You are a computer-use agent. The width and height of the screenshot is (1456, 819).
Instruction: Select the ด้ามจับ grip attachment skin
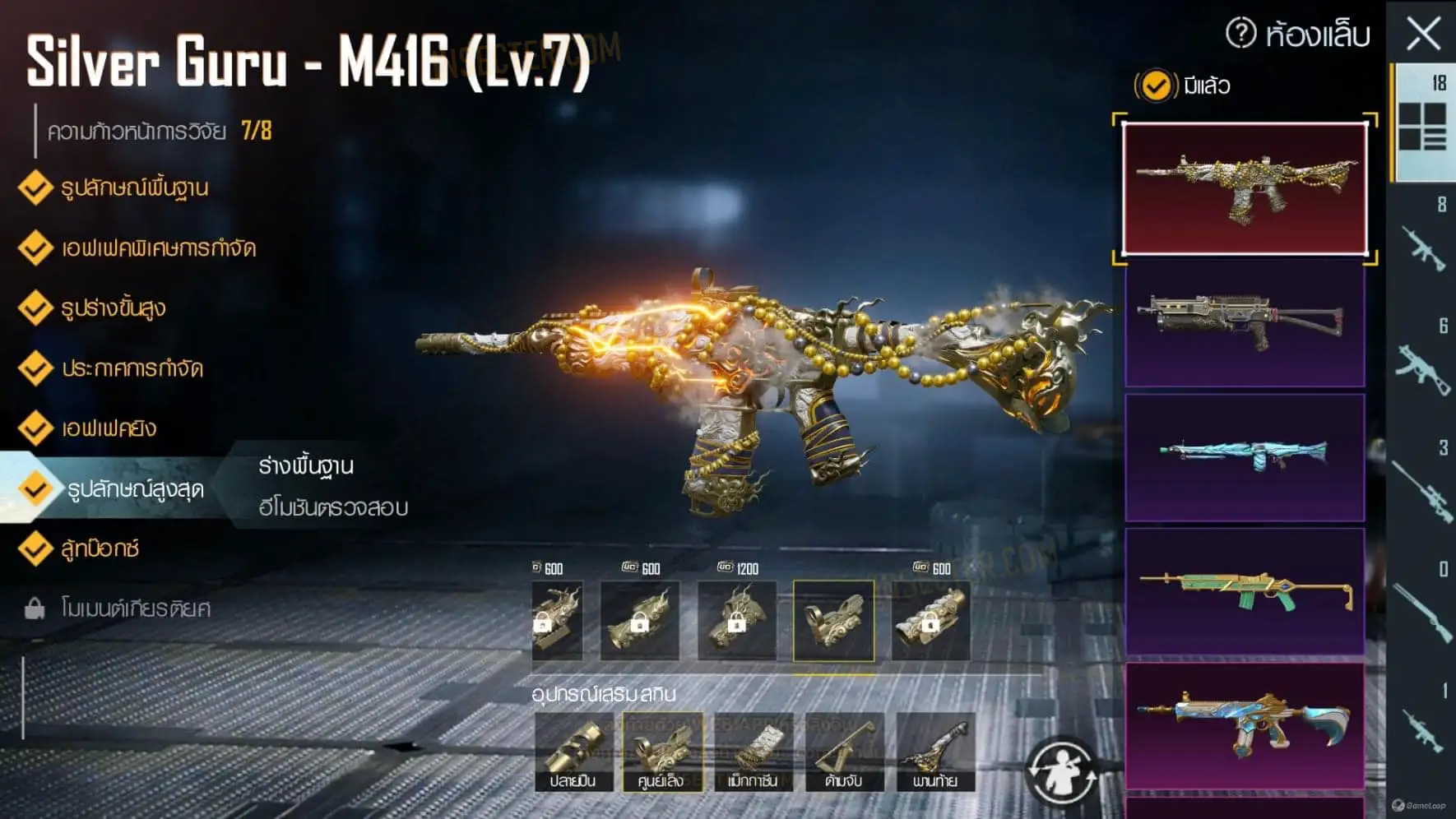tap(844, 752)
